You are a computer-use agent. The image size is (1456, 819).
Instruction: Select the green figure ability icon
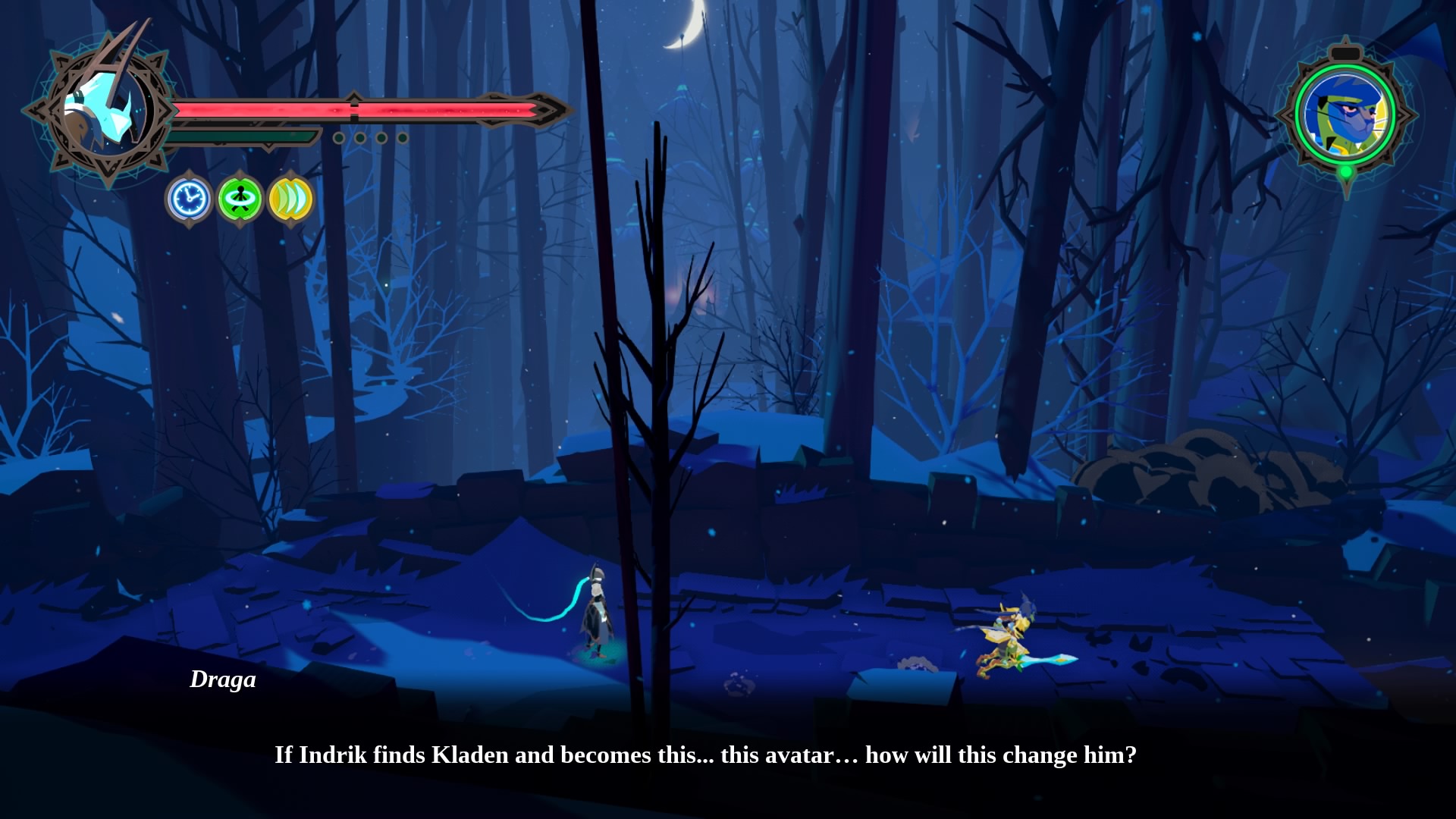point(240,199)
